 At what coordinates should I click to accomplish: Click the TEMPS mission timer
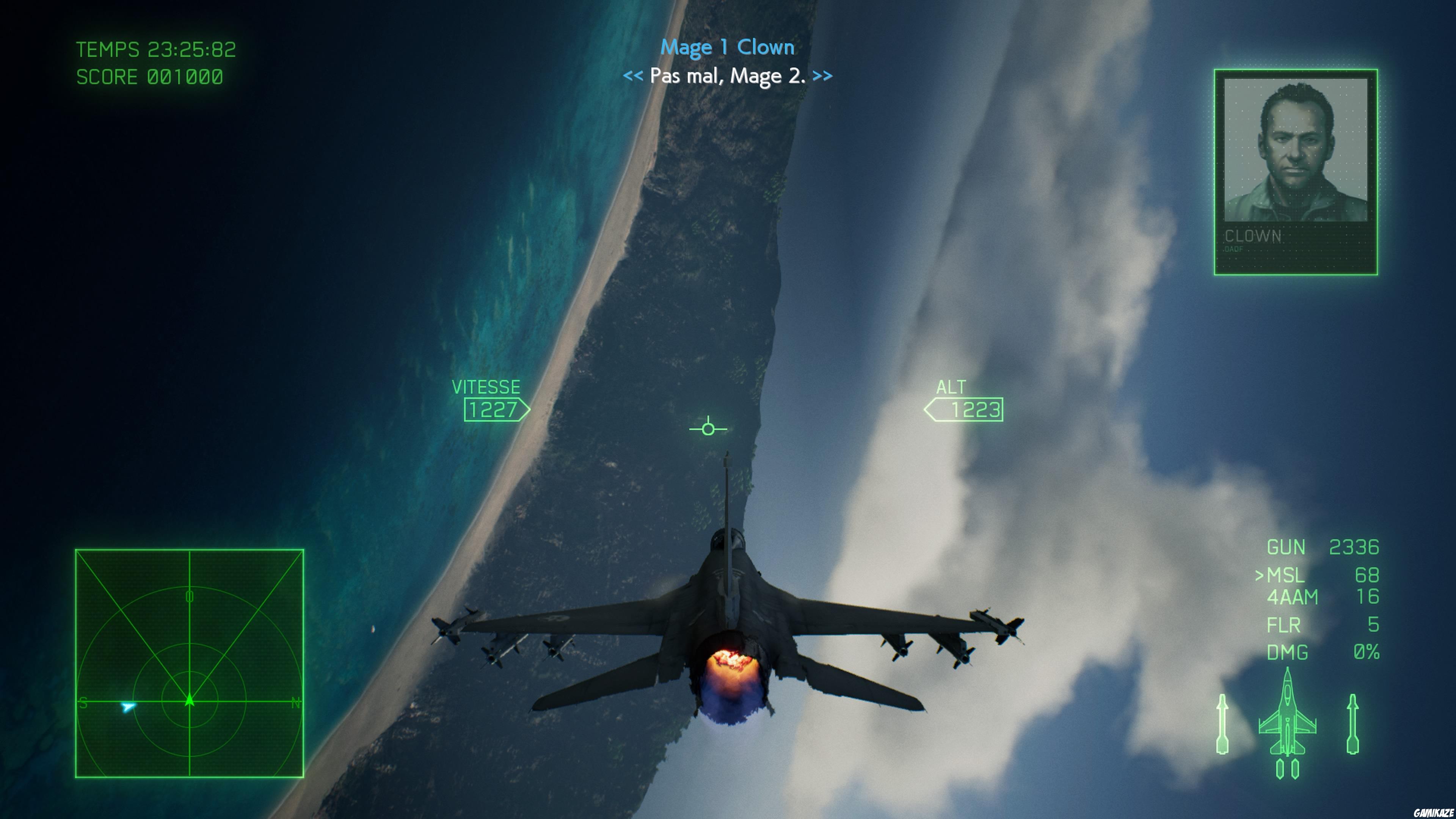(x=157, y=50)
